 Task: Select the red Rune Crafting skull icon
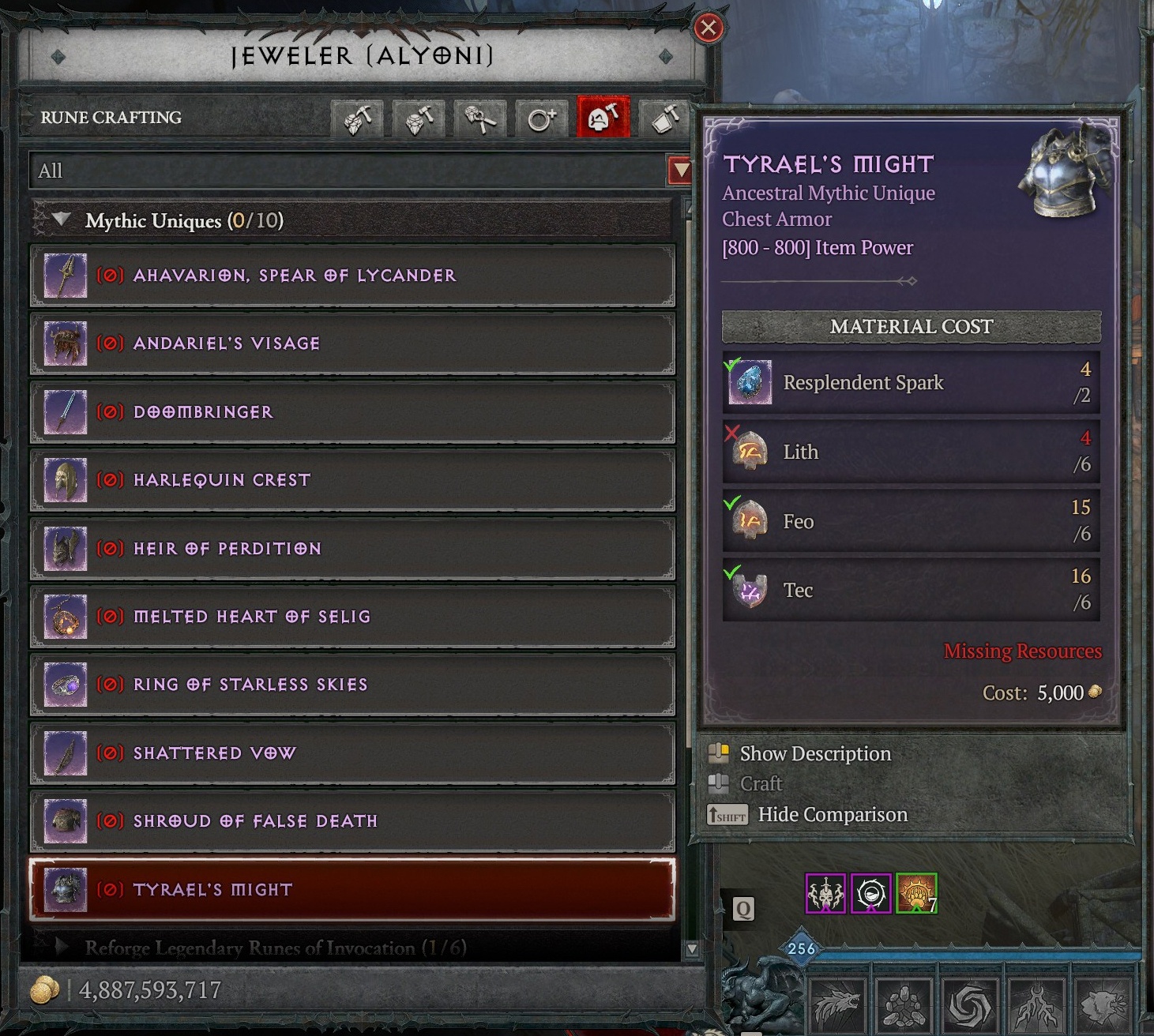pos(603,118)
